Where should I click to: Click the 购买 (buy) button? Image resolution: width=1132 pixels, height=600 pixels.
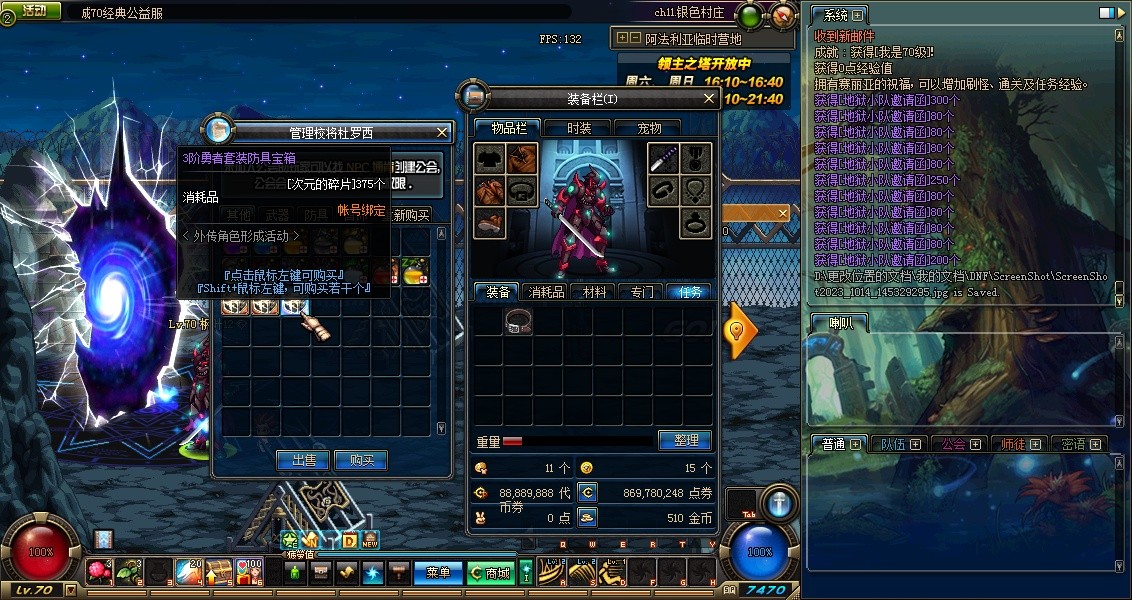click(361, 460)
